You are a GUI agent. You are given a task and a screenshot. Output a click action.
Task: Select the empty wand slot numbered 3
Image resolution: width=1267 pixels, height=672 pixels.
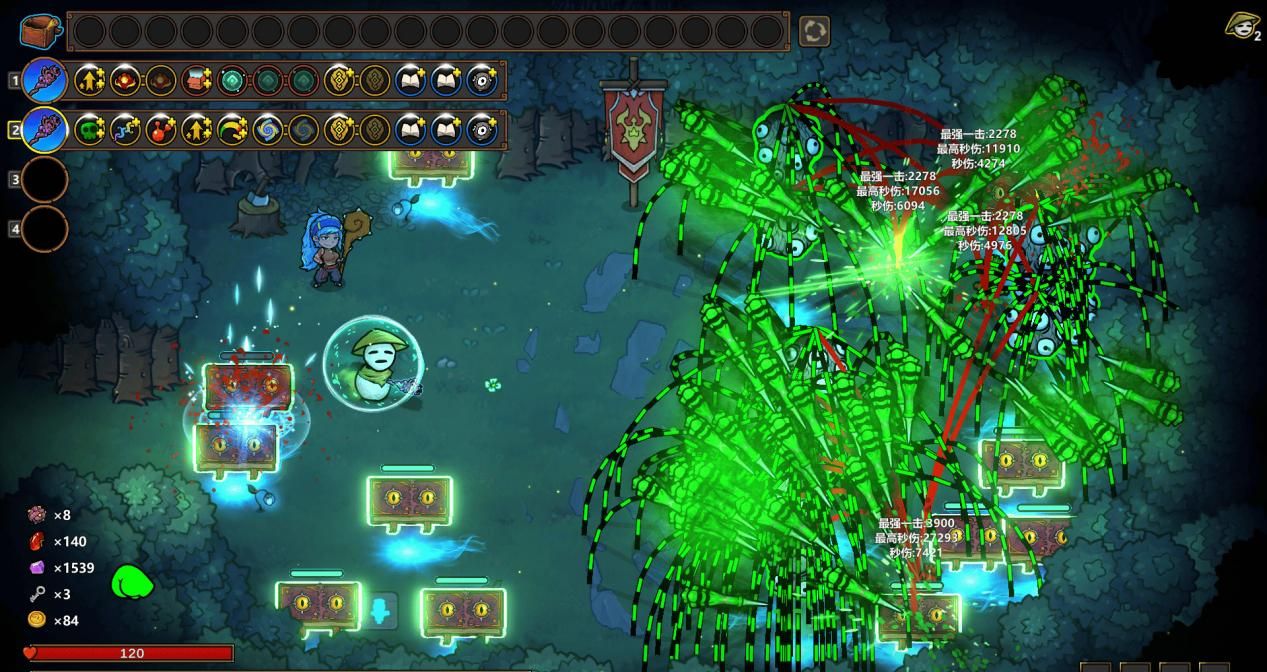45,180
